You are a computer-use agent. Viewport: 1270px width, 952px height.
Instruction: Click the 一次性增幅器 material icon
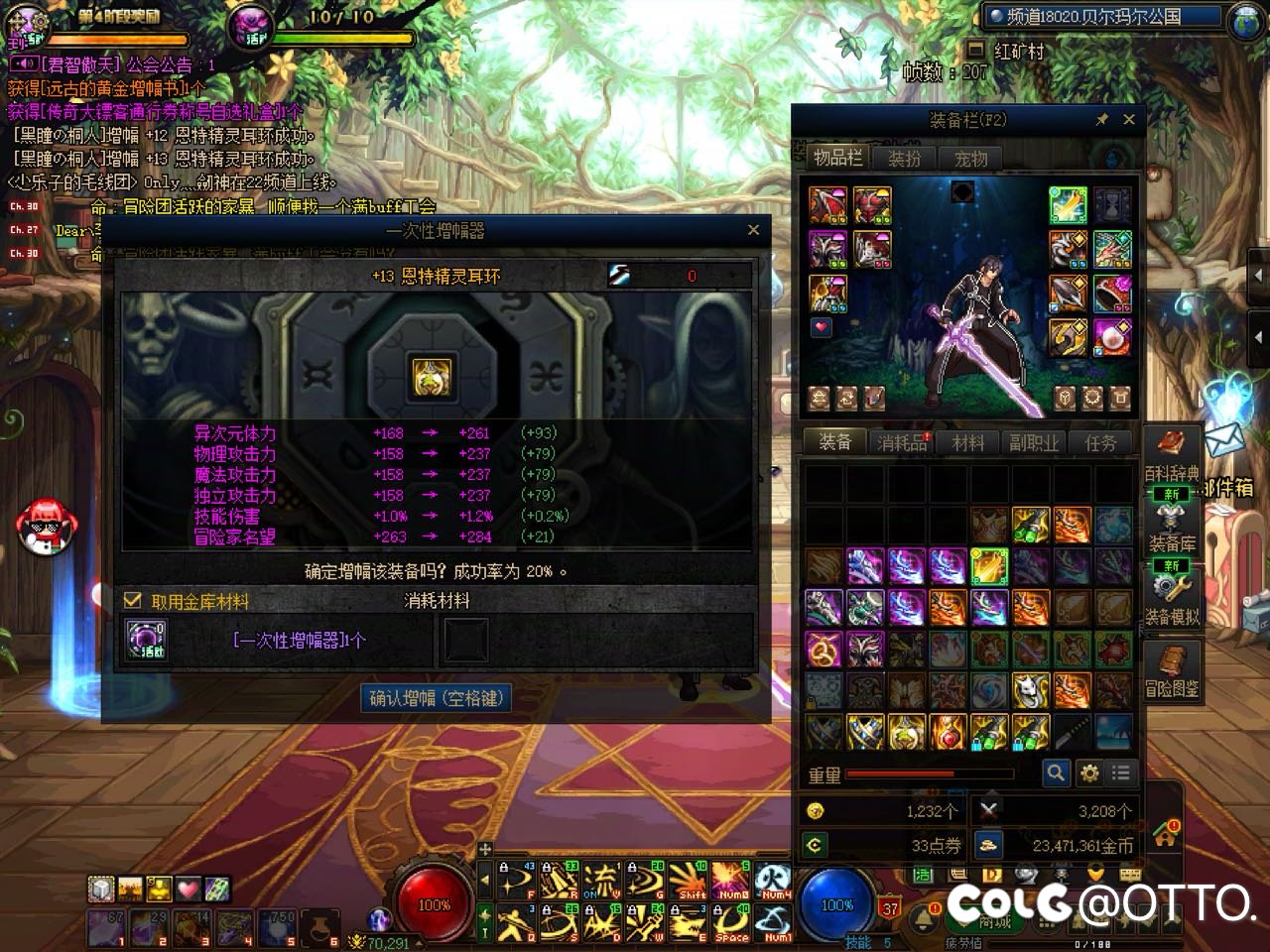pos(146,640)
